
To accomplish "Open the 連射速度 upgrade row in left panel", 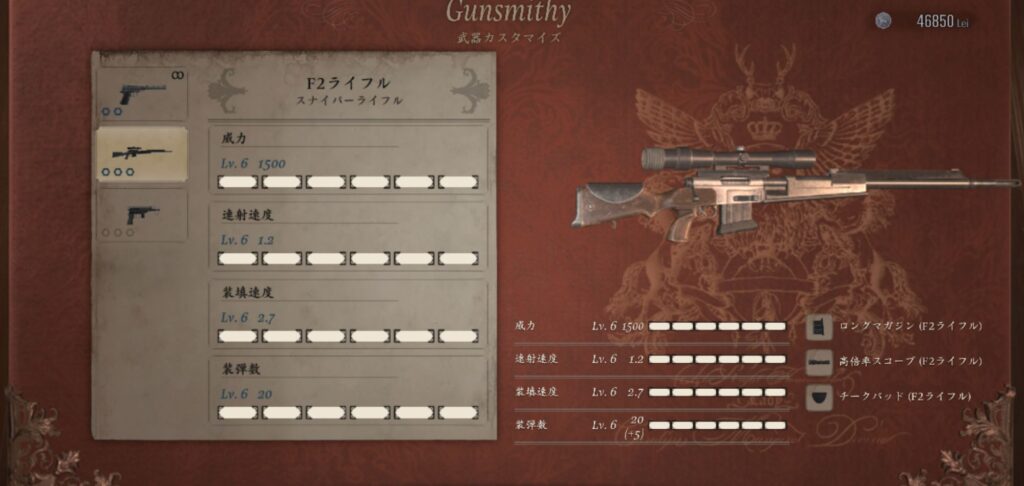I will click(347, 236).
